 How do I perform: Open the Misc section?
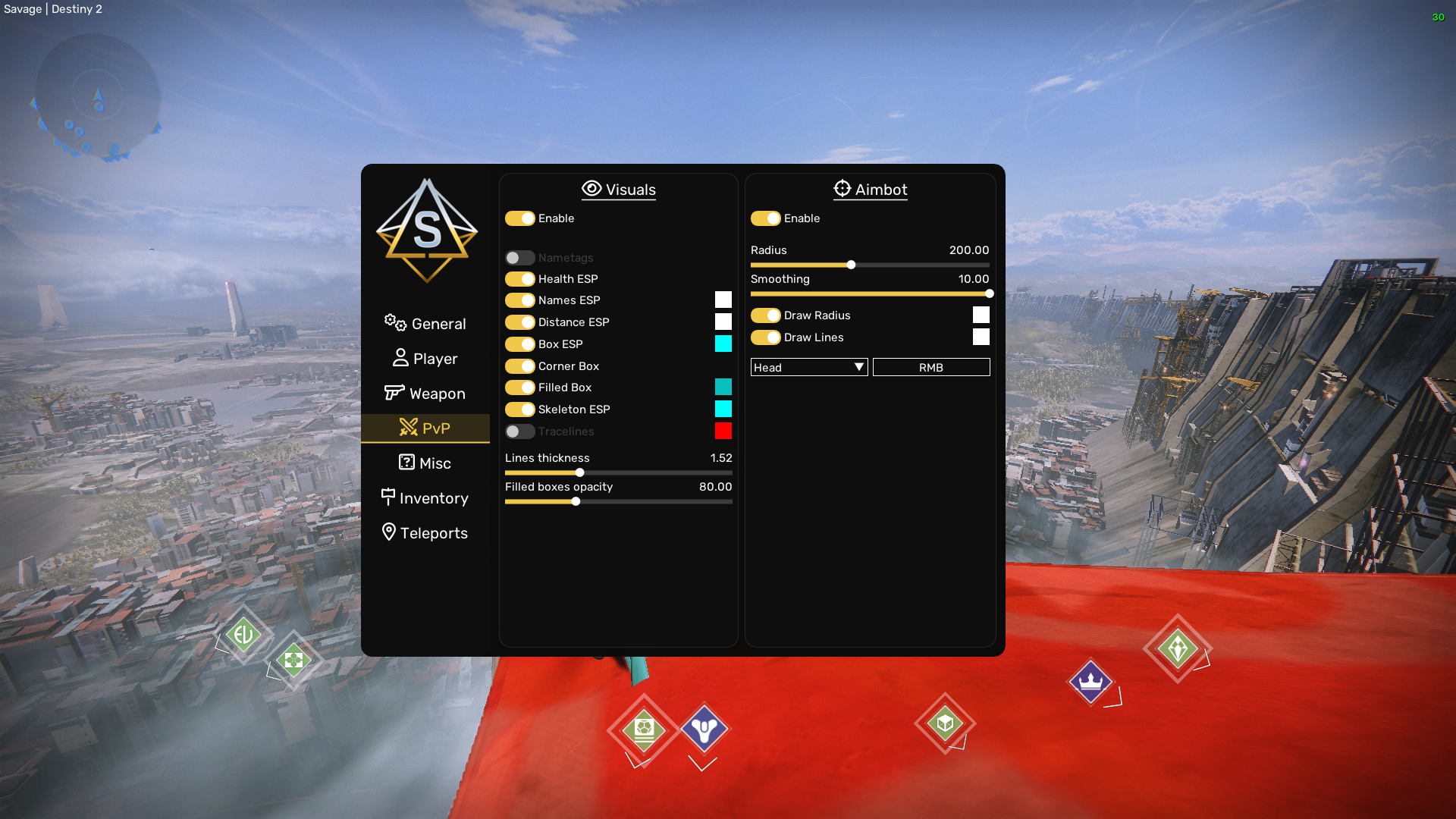[425, 463]
